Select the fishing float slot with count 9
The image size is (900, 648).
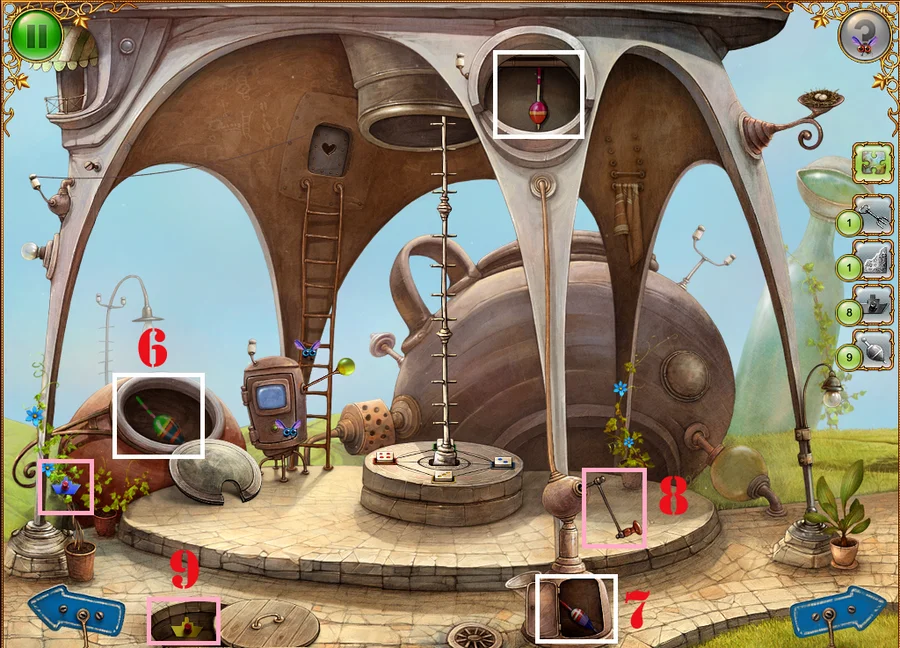point(873,350)
